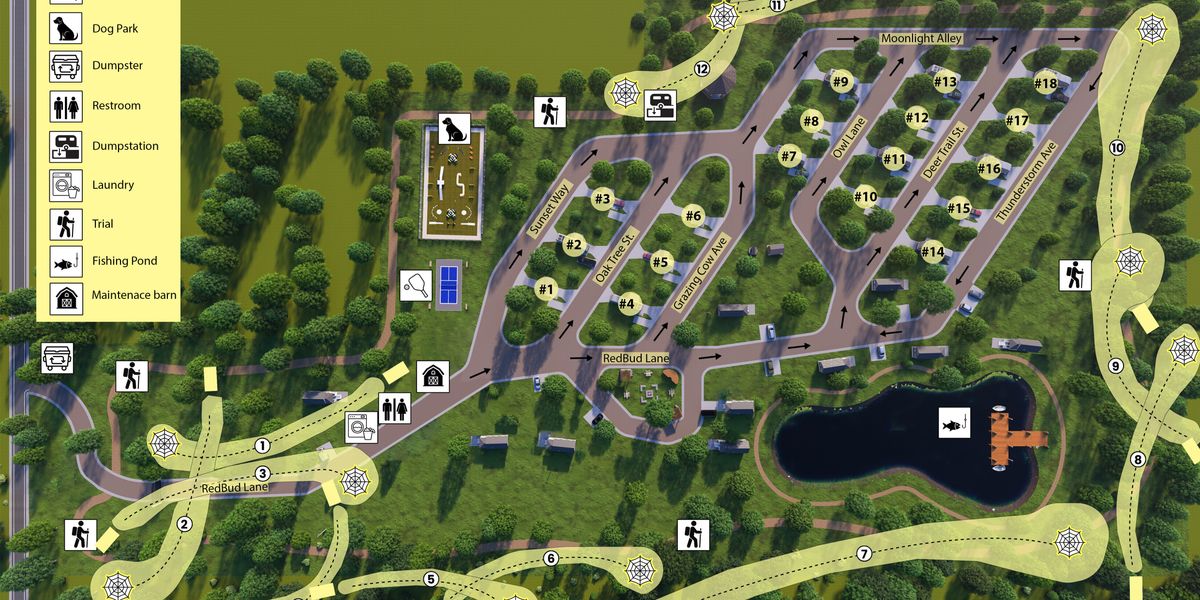Click the barn marker on the map
Viewport: 1200px width, 600px height.
tap(433, 376)
